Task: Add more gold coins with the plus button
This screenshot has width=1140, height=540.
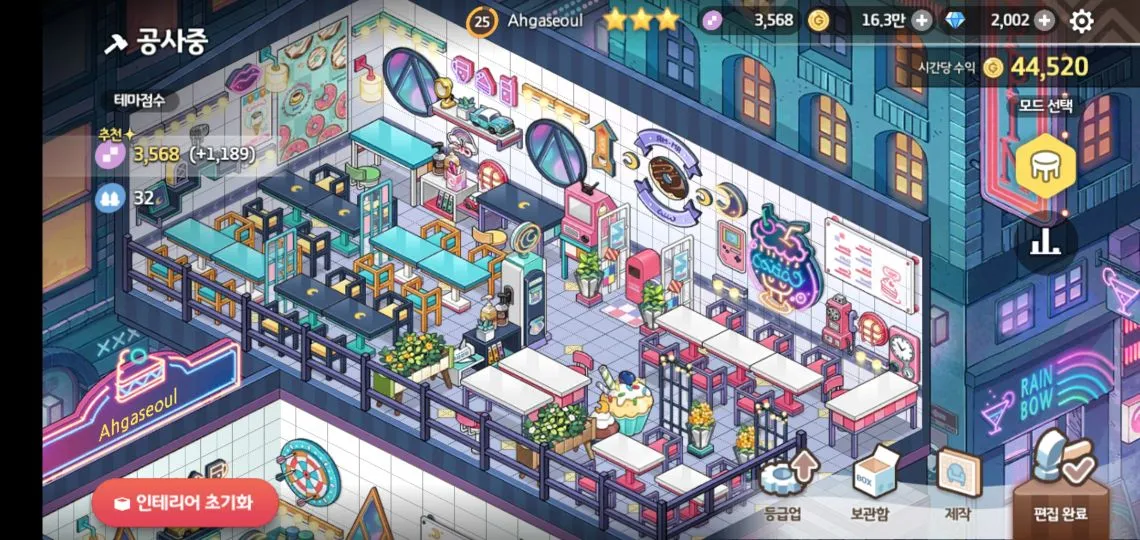Action: (x=921, y=20)
